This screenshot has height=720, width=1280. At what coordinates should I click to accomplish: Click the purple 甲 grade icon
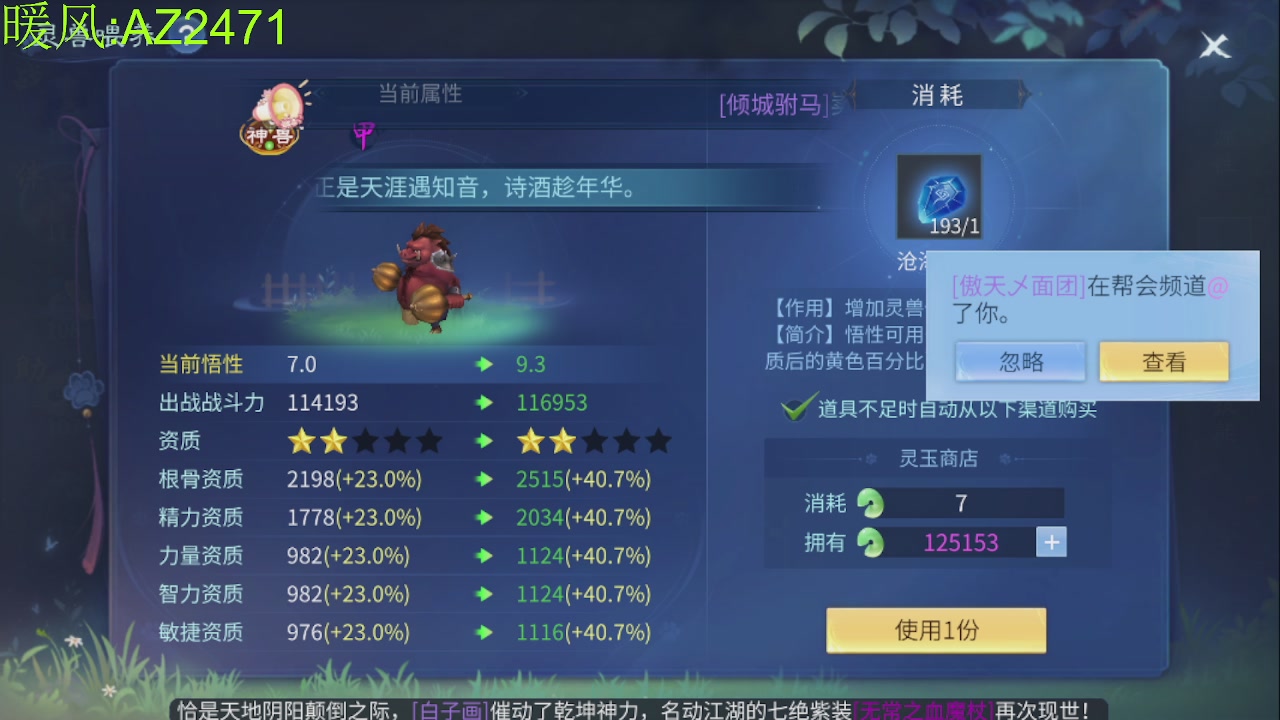[x=362, y=133]
